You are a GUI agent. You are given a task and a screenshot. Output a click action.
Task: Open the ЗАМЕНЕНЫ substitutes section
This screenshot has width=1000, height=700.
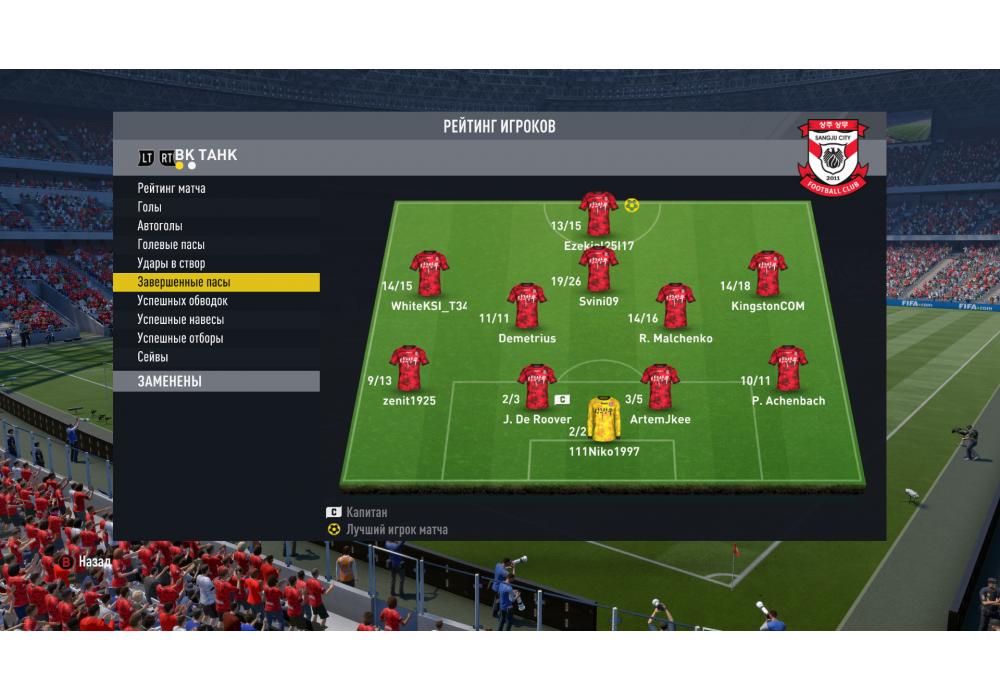(216, 382)
